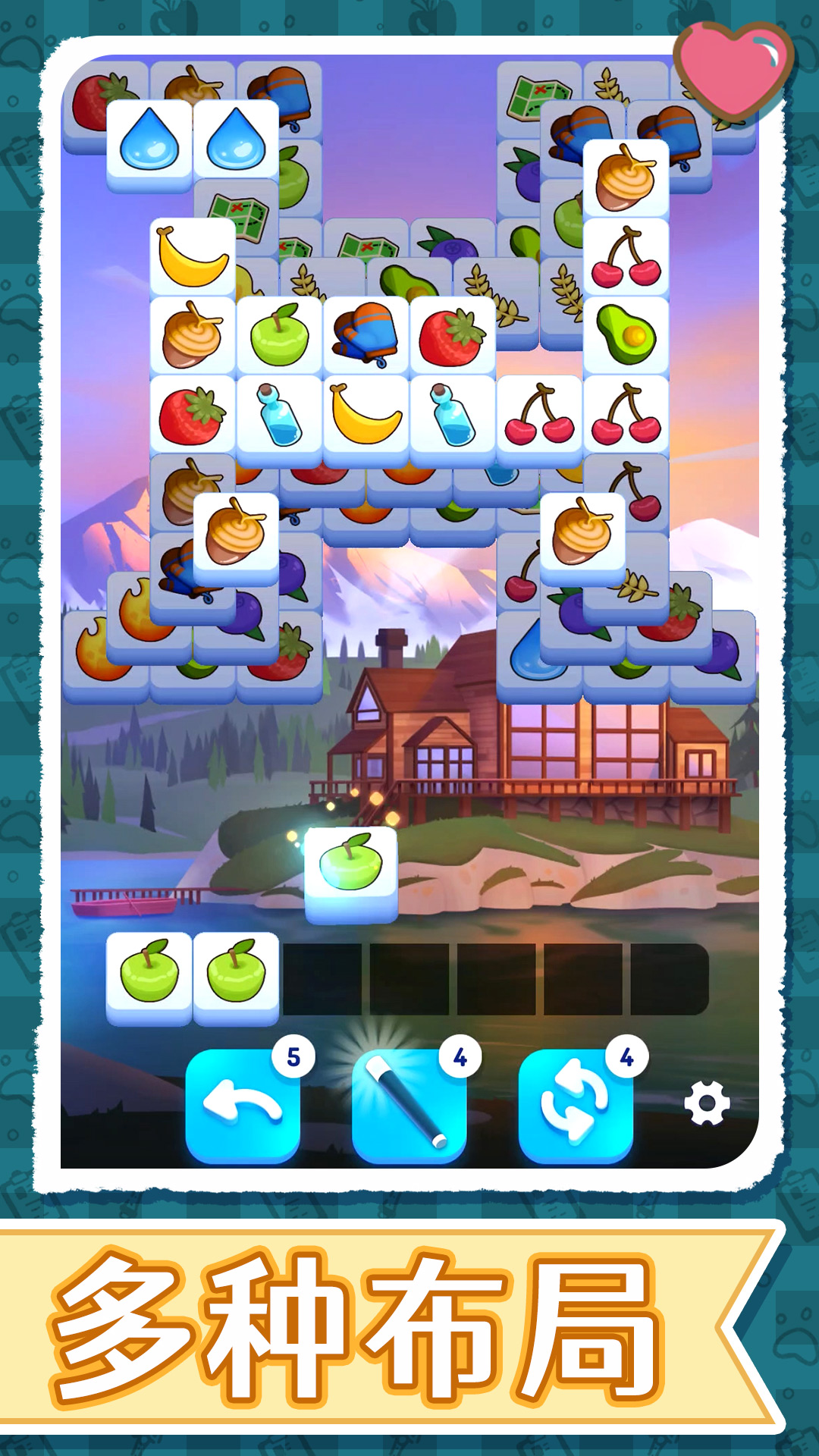Pick the uncovered avocado tile
Screen dimensions: 819x1456
(626, 334)
